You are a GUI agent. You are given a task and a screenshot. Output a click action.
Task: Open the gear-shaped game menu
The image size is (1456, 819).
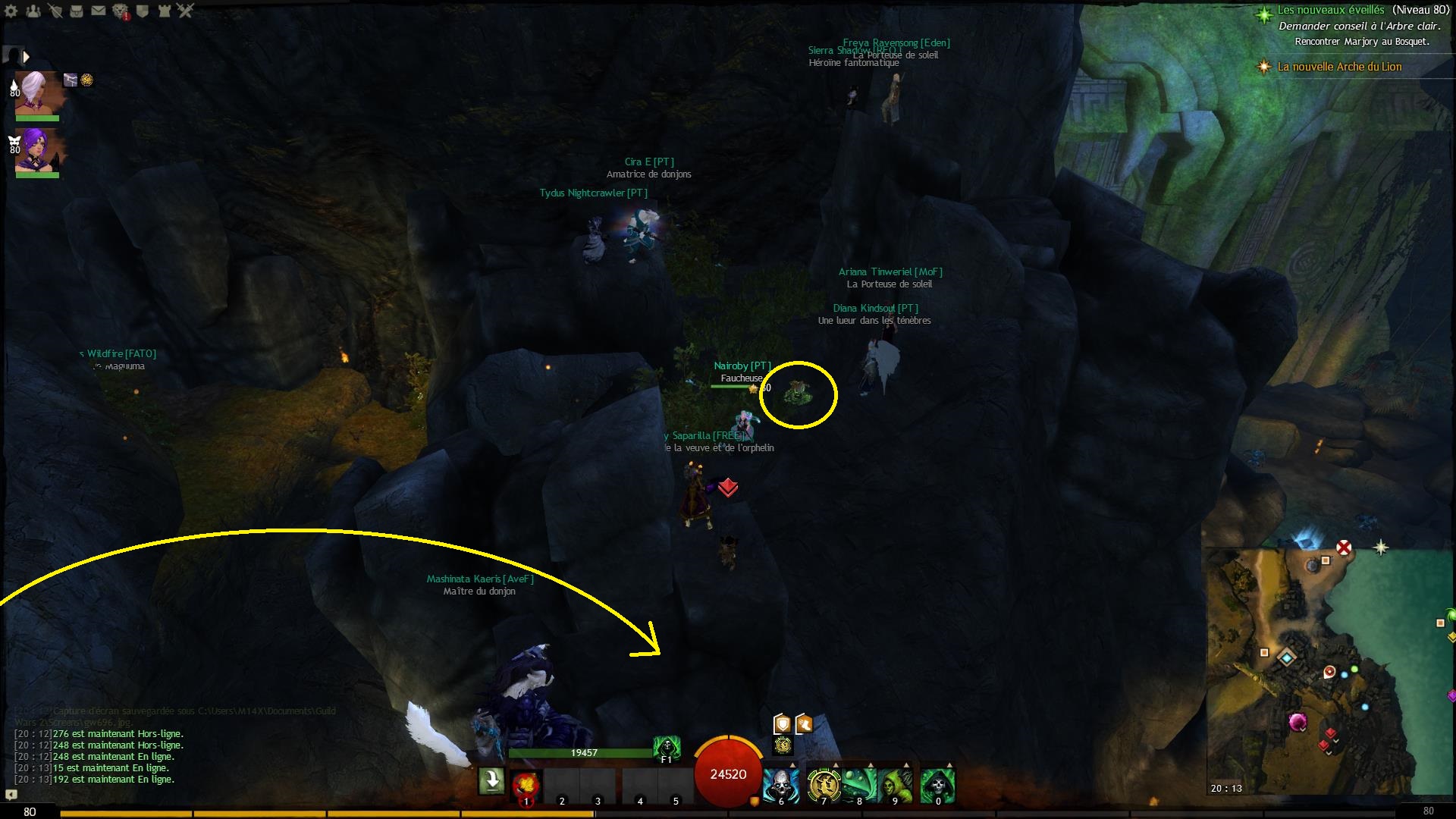[11, 11]
